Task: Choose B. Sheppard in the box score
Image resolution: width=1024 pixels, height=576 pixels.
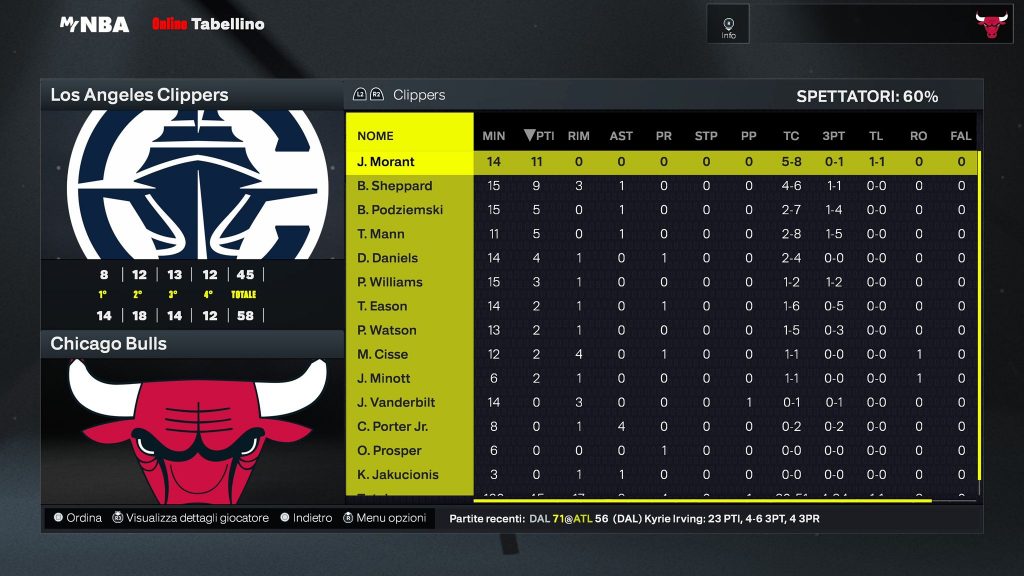Action: 395,186
